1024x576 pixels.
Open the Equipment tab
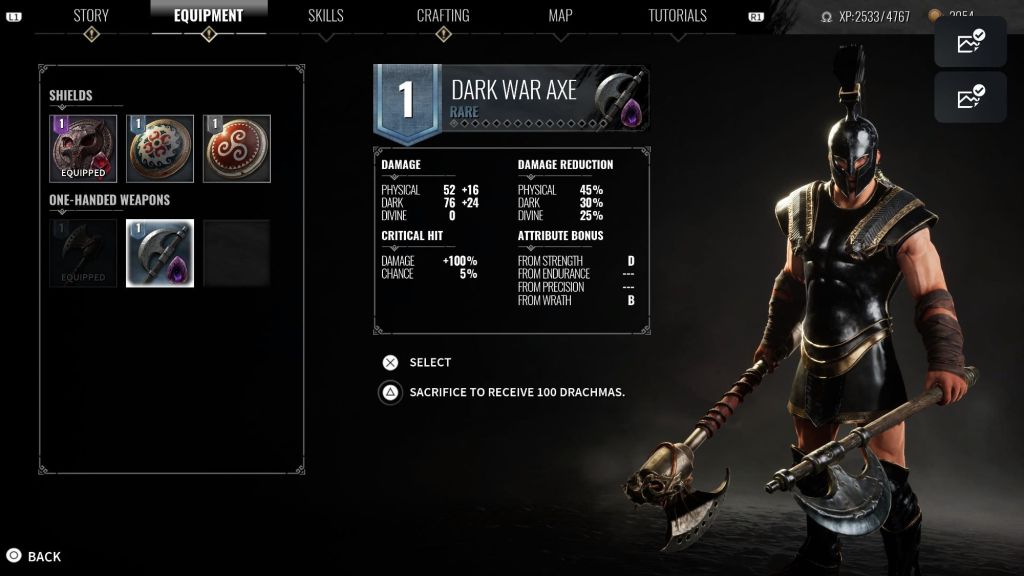pyautogui.click(x=208, y=16)
